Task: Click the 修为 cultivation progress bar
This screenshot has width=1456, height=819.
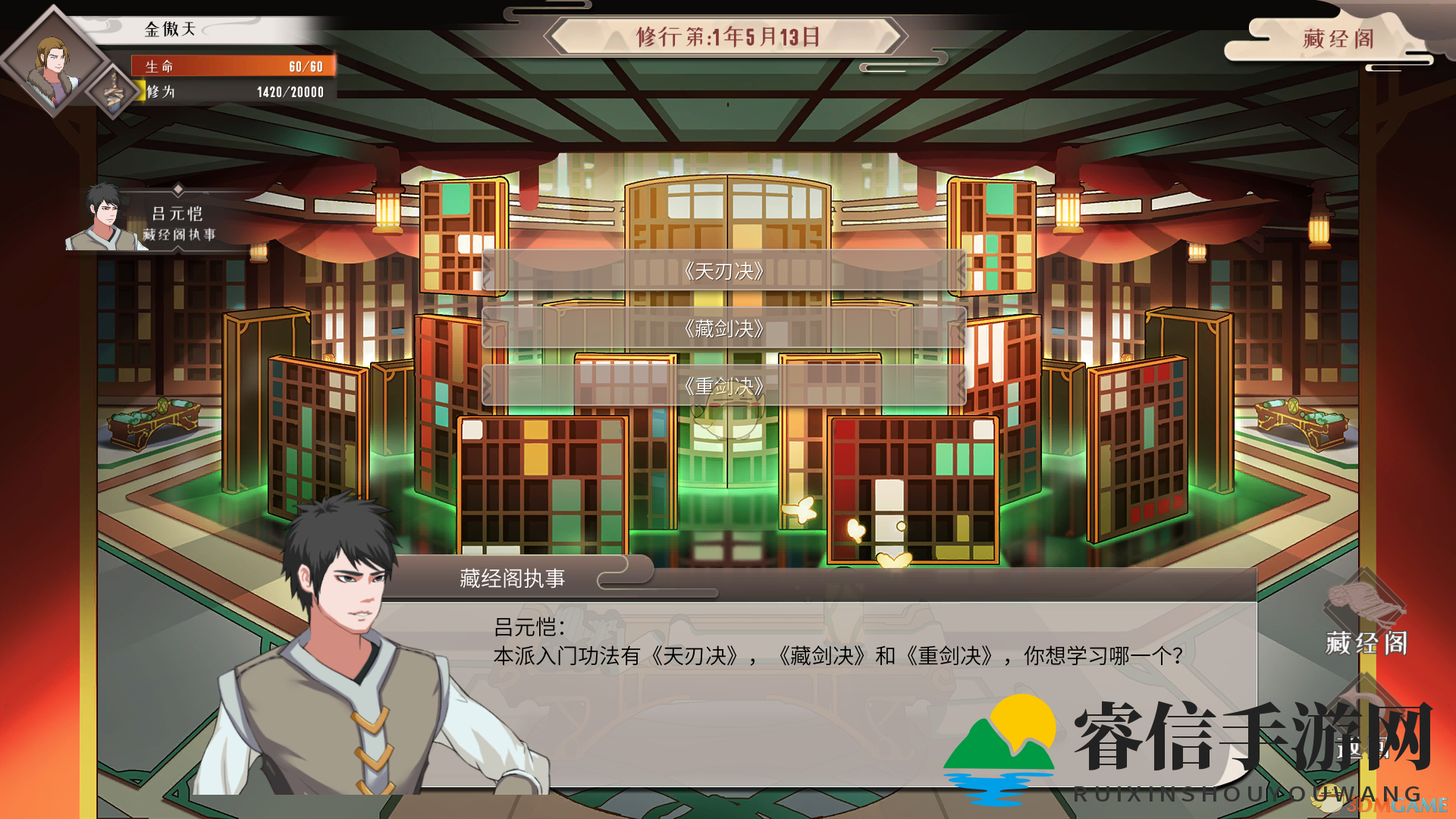Action: (x=231, y=93)
